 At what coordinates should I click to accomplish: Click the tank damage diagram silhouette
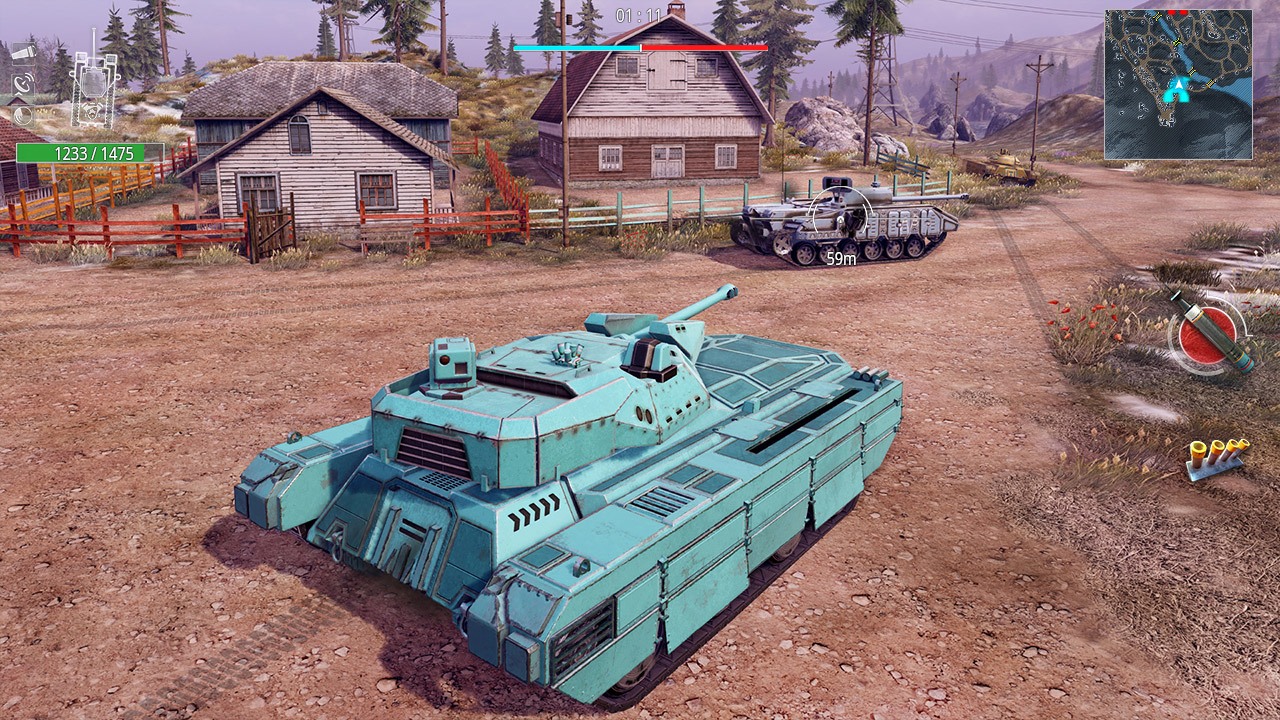(x=92, y=88)
